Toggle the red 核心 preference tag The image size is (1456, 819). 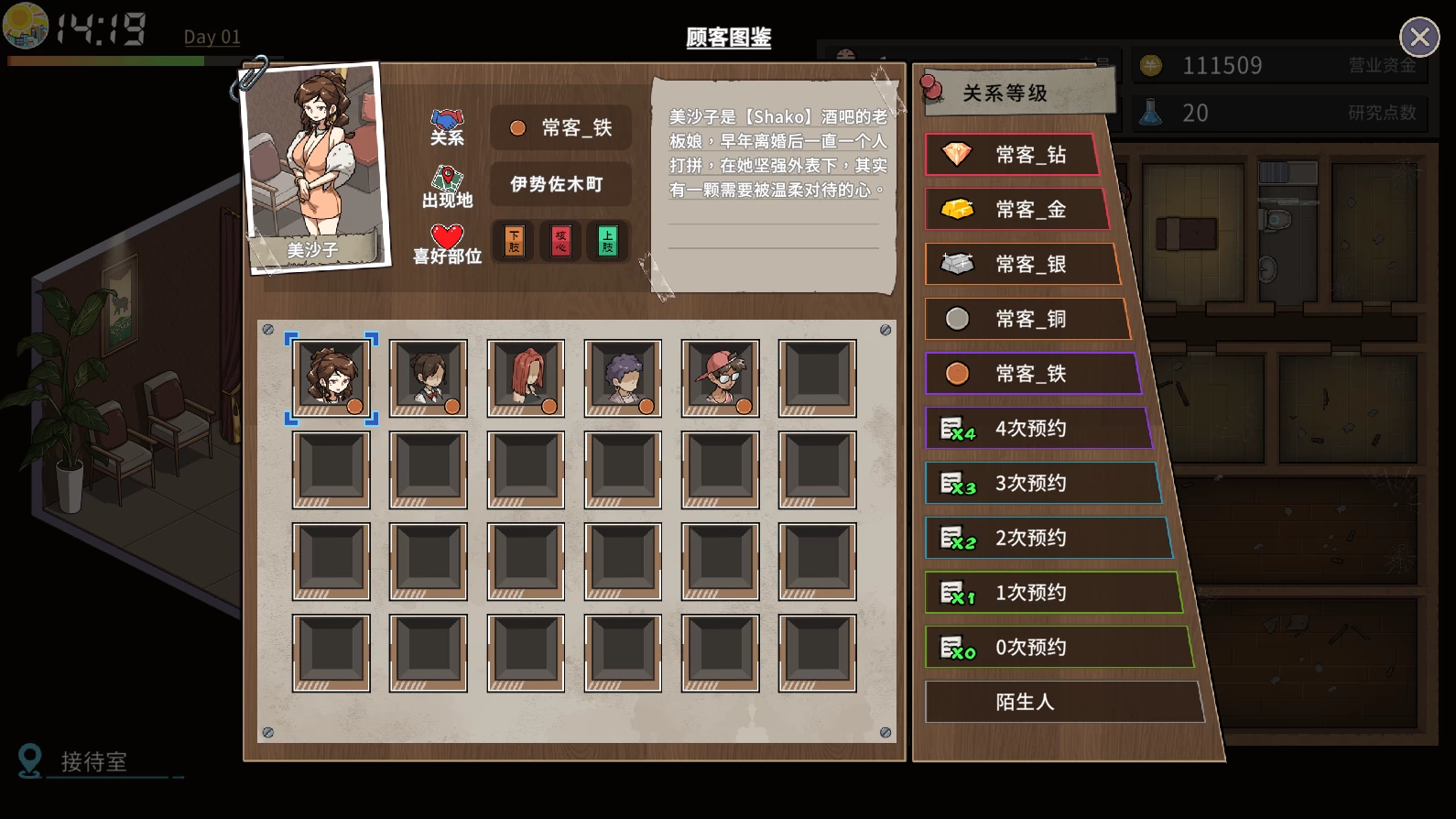(560, 241)
